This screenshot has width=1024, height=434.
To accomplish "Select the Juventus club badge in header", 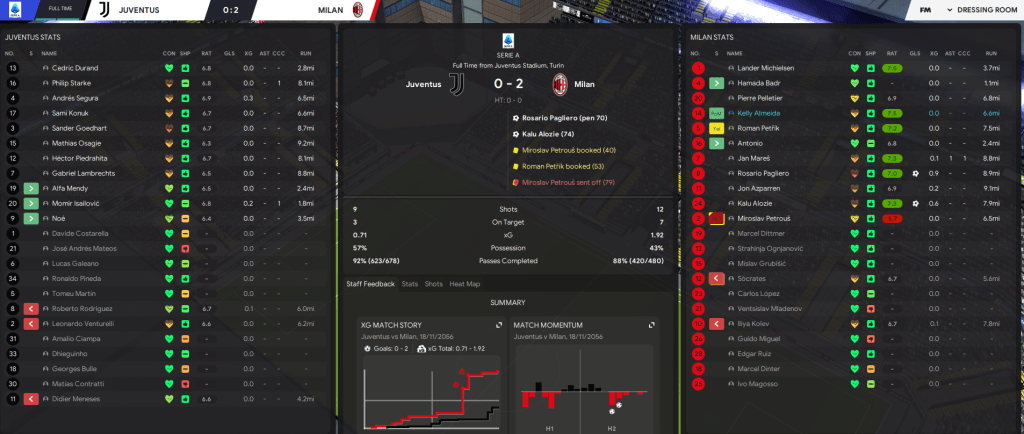I will coord(105,10).
